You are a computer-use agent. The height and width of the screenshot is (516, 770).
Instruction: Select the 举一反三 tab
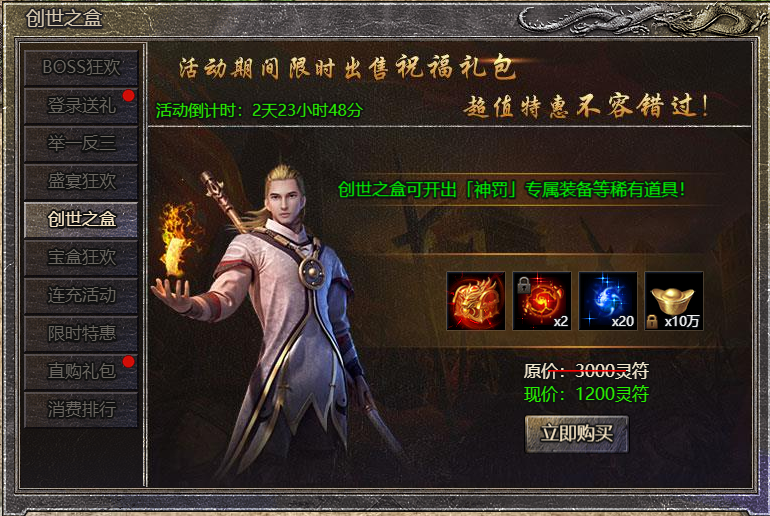81,143
